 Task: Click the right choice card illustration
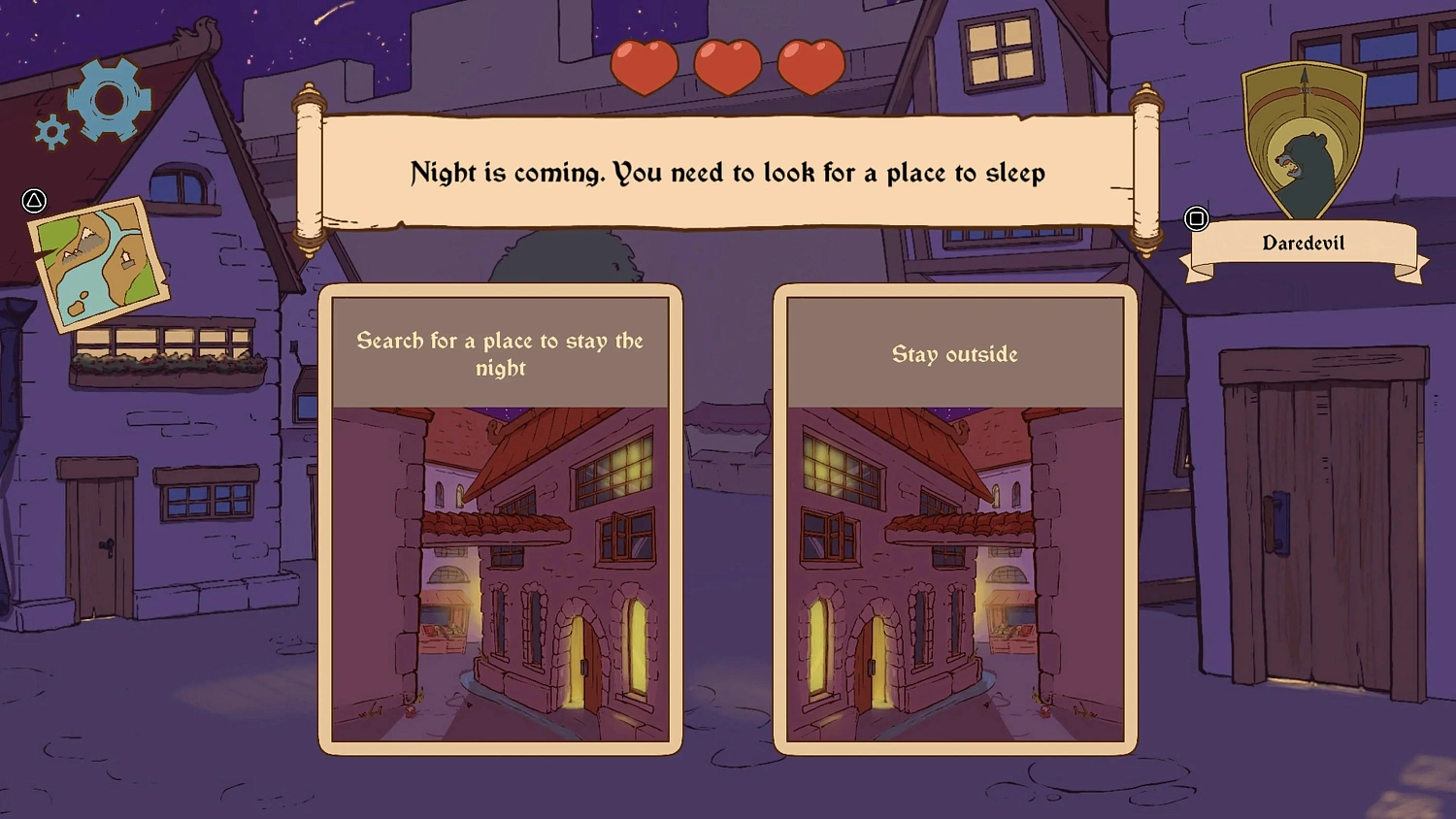tap(954, 573)
